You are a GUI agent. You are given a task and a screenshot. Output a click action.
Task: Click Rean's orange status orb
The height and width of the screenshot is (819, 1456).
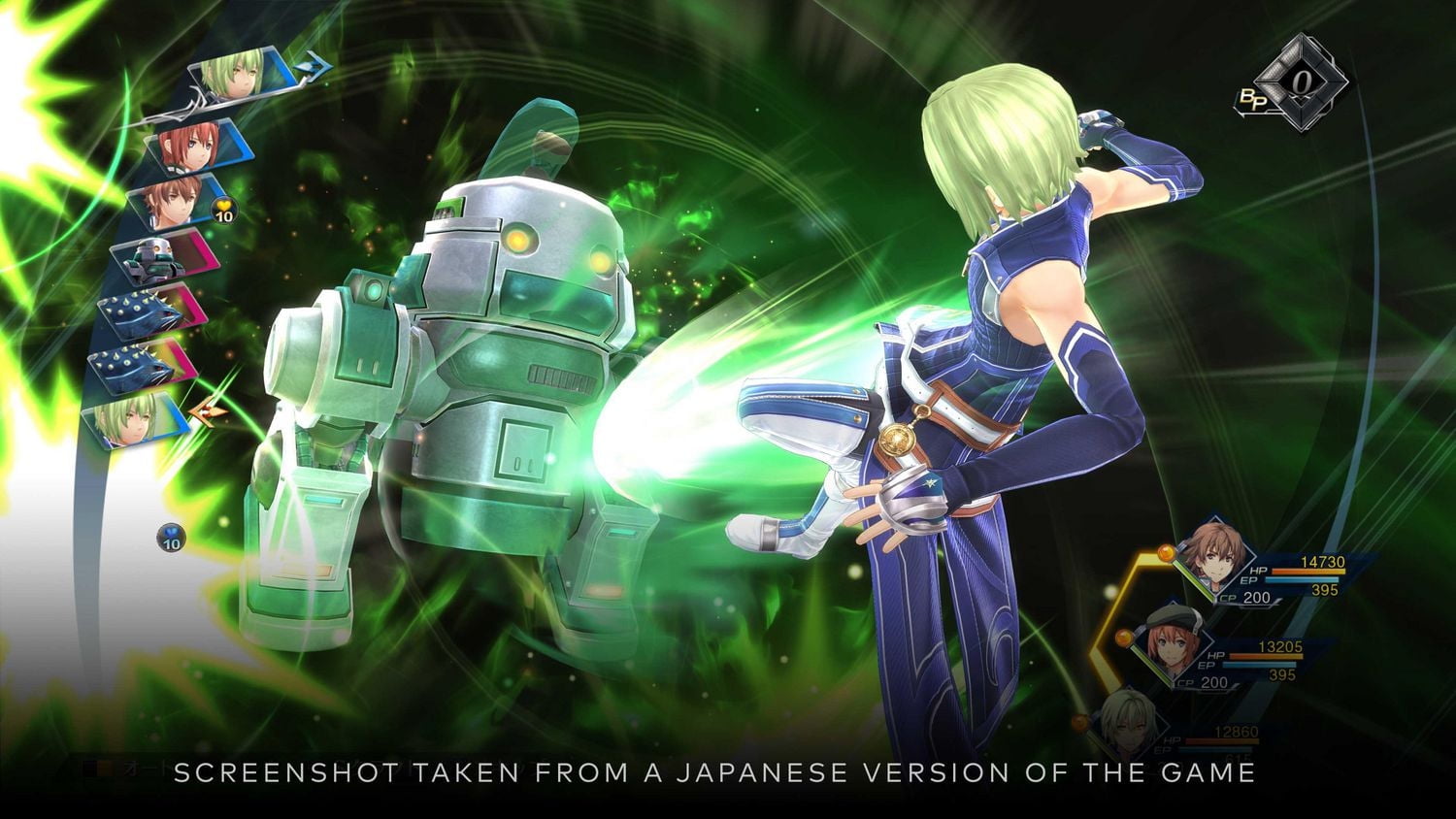1165,552
